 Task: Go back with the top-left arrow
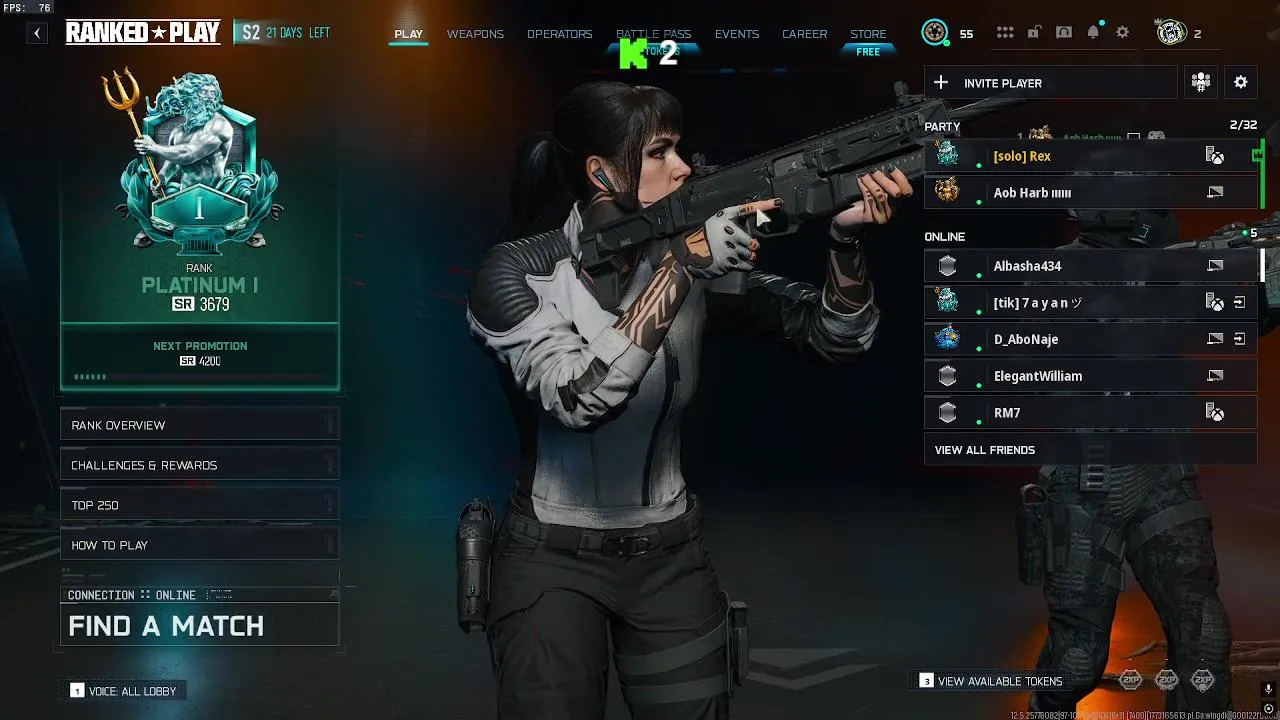[37, 33]
